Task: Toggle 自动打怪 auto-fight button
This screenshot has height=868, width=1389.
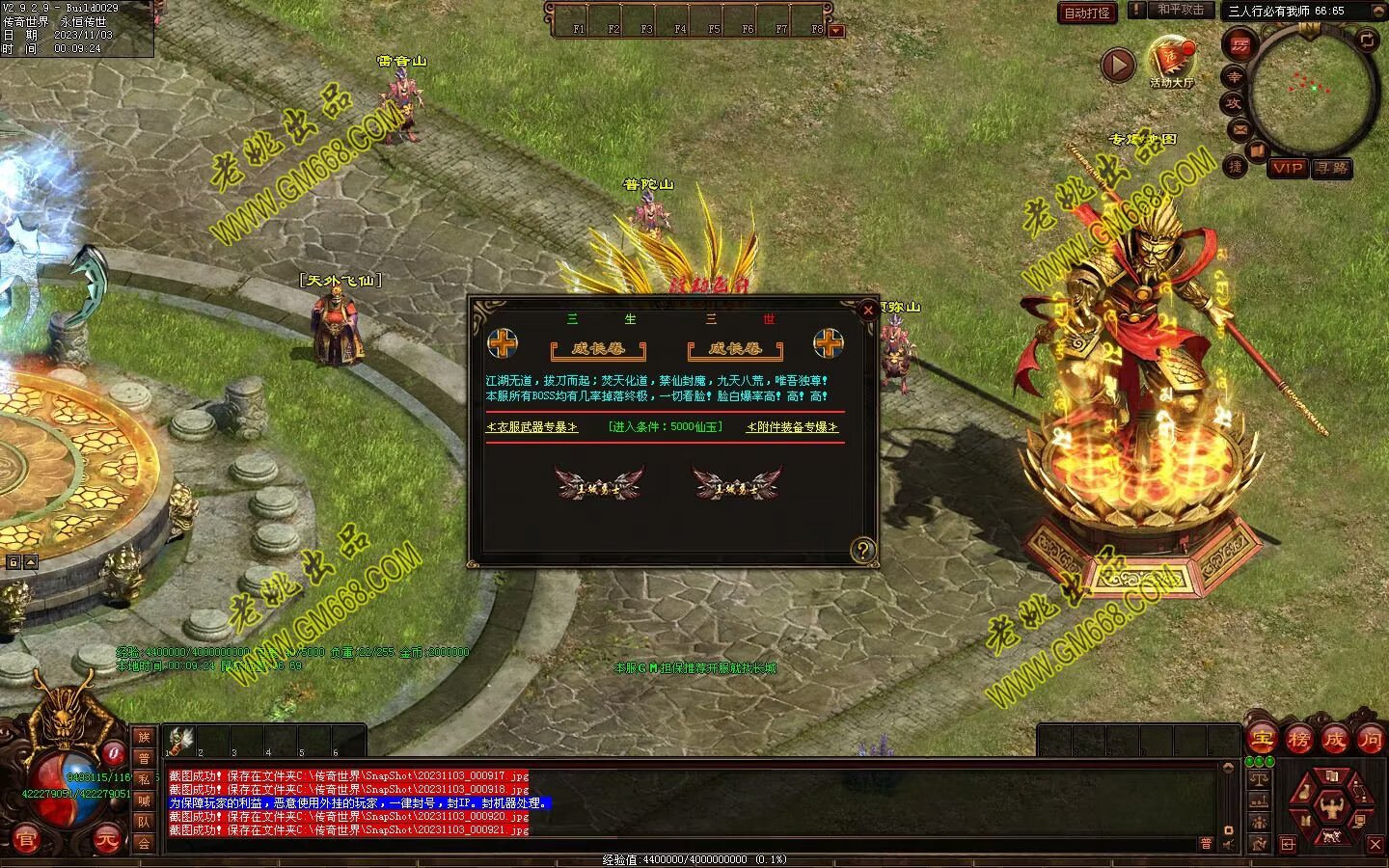Action: (x=1087, y=13)
